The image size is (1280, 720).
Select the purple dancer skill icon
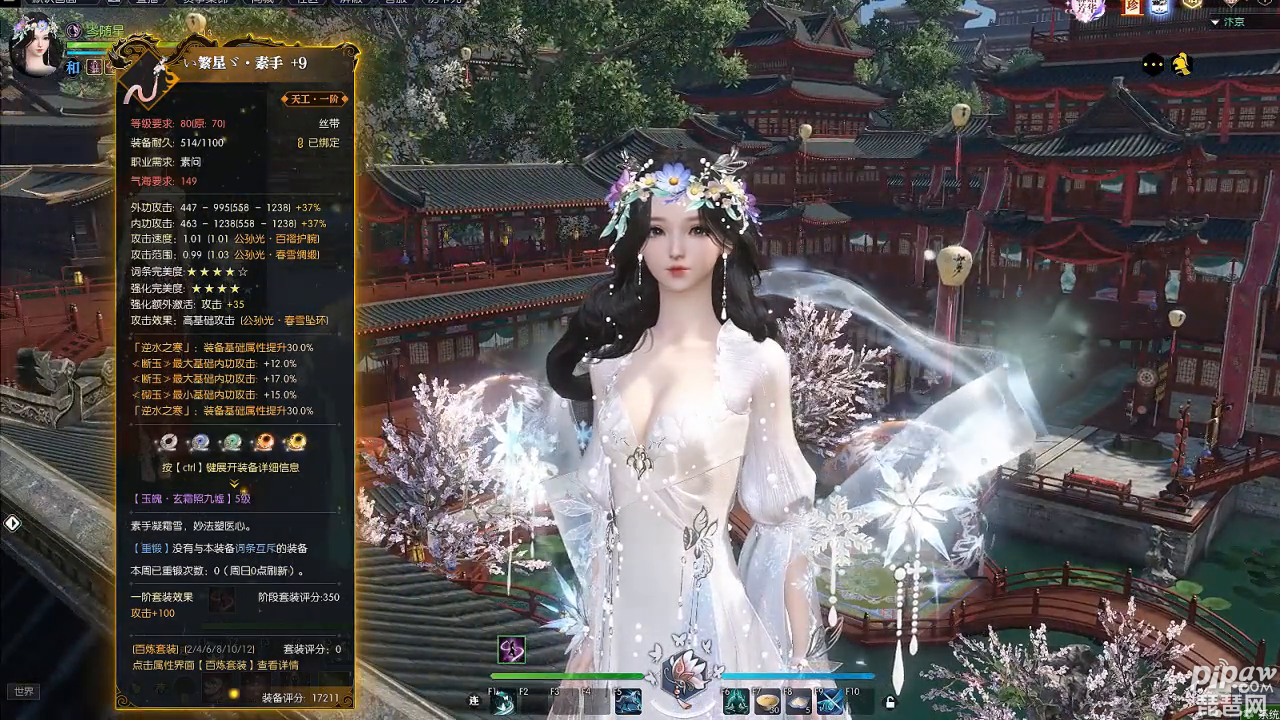point(511,650)
